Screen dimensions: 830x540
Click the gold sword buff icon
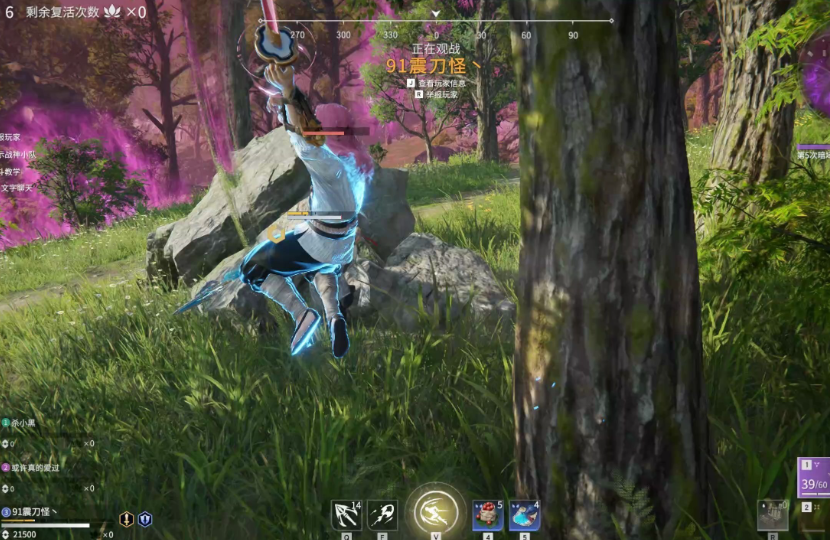coord(127,519)
